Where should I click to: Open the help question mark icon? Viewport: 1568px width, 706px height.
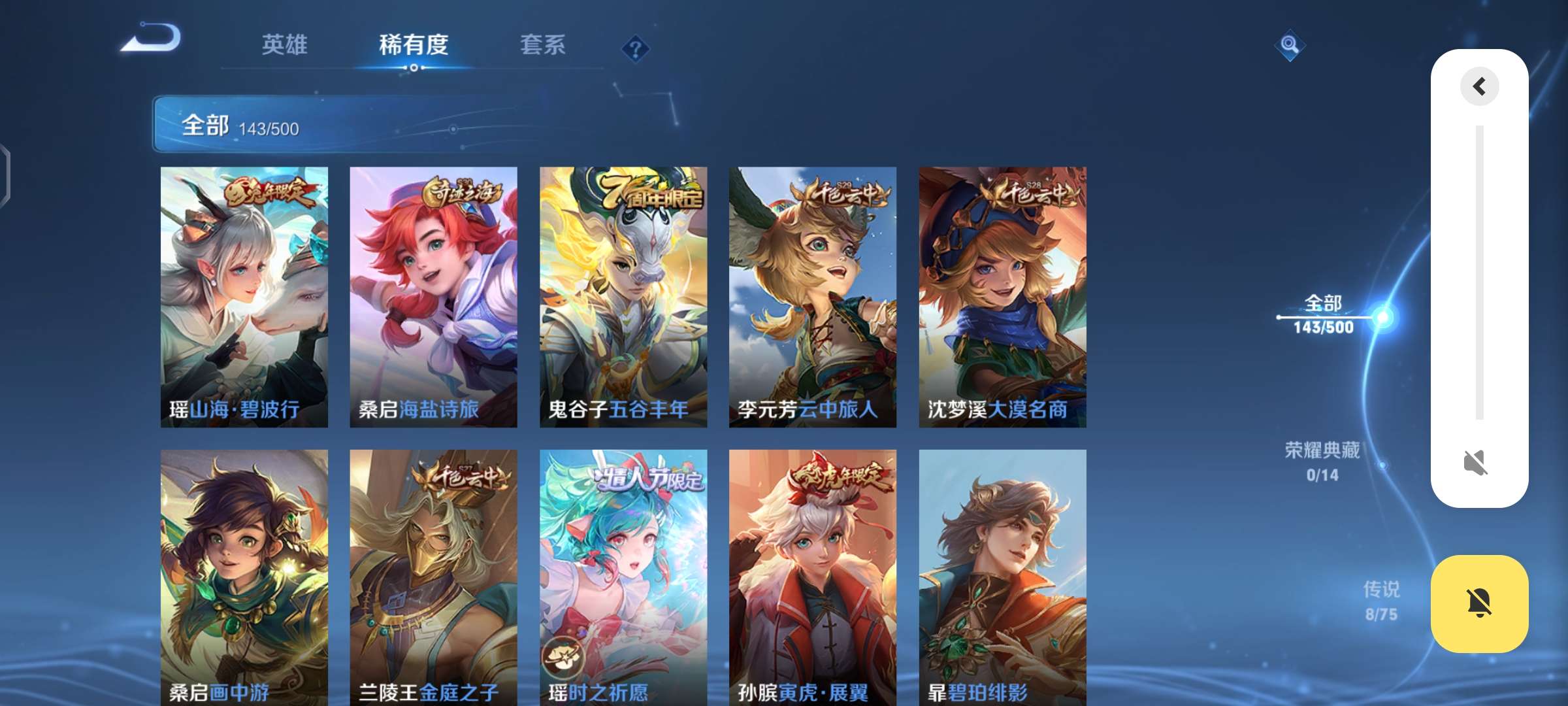click(635, 48)
